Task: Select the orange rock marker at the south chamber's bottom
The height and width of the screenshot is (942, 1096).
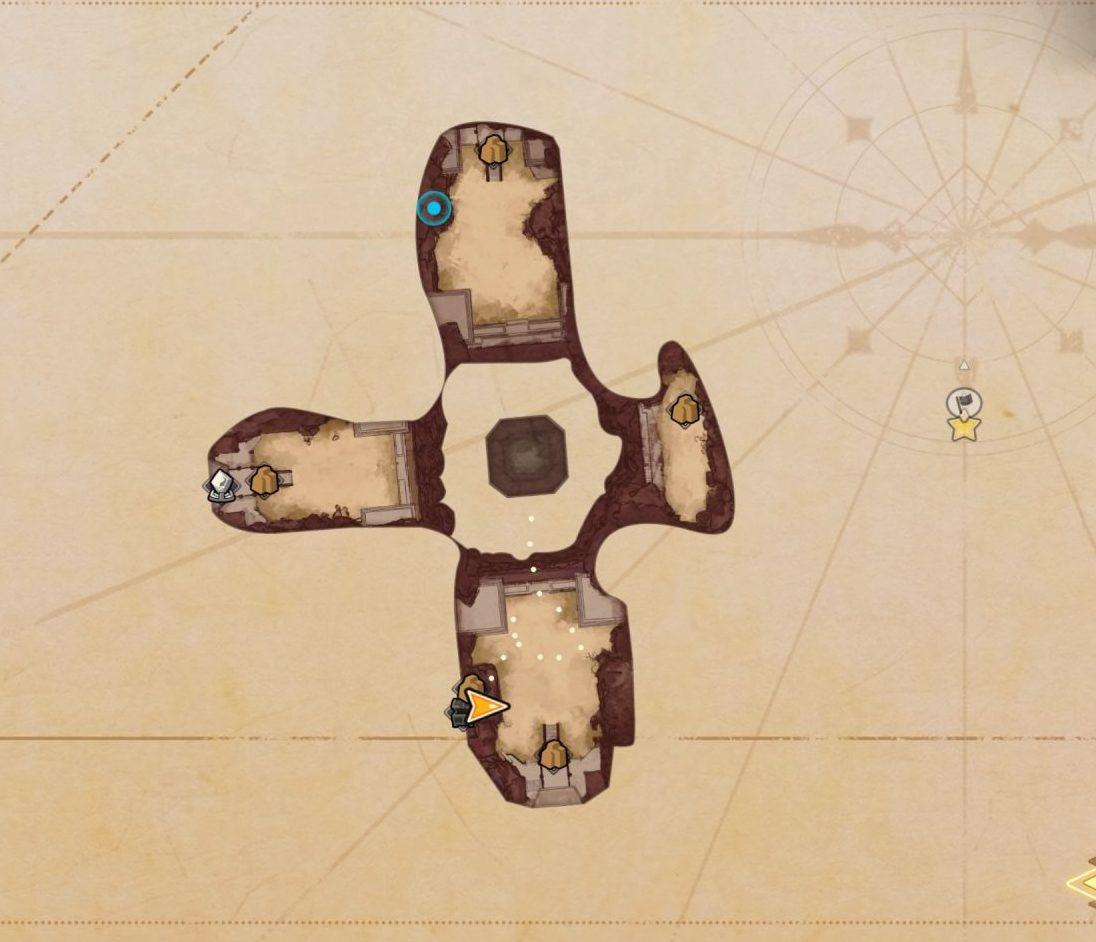Action: pos(553,756)
